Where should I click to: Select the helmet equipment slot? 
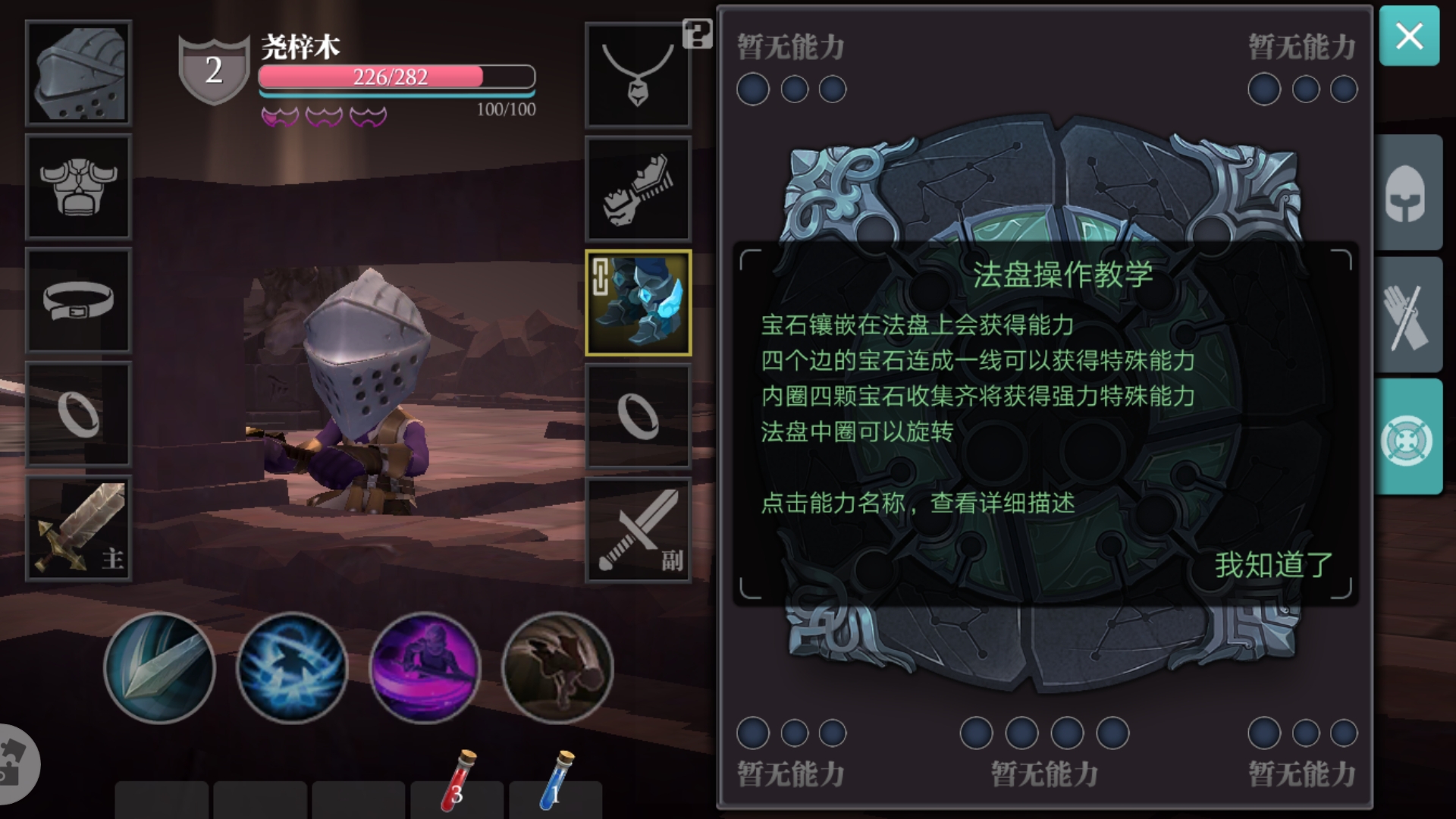[x=78, y=74]
